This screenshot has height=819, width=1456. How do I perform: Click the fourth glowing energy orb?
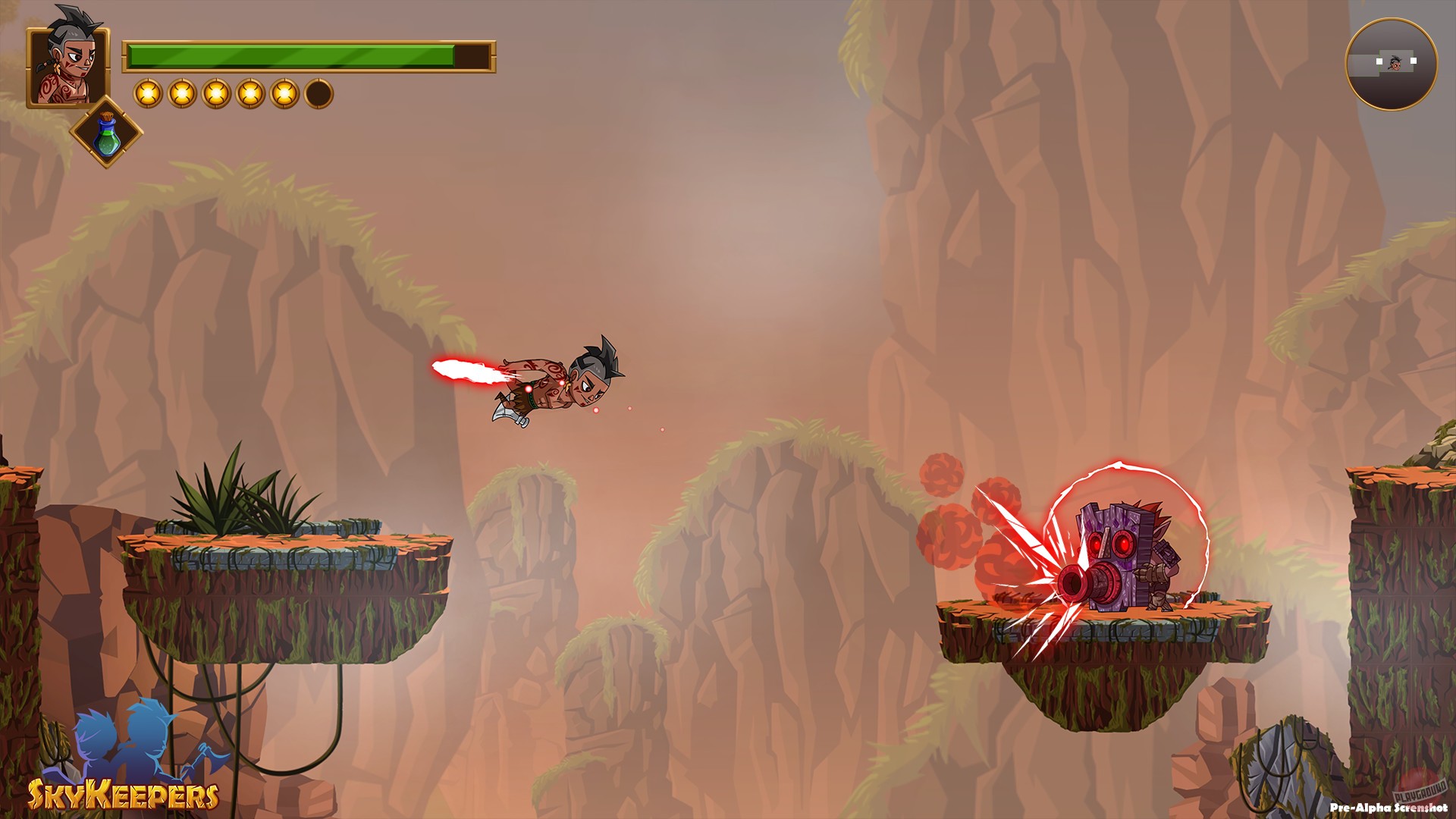pyautogui.click(x=250, y=93)
